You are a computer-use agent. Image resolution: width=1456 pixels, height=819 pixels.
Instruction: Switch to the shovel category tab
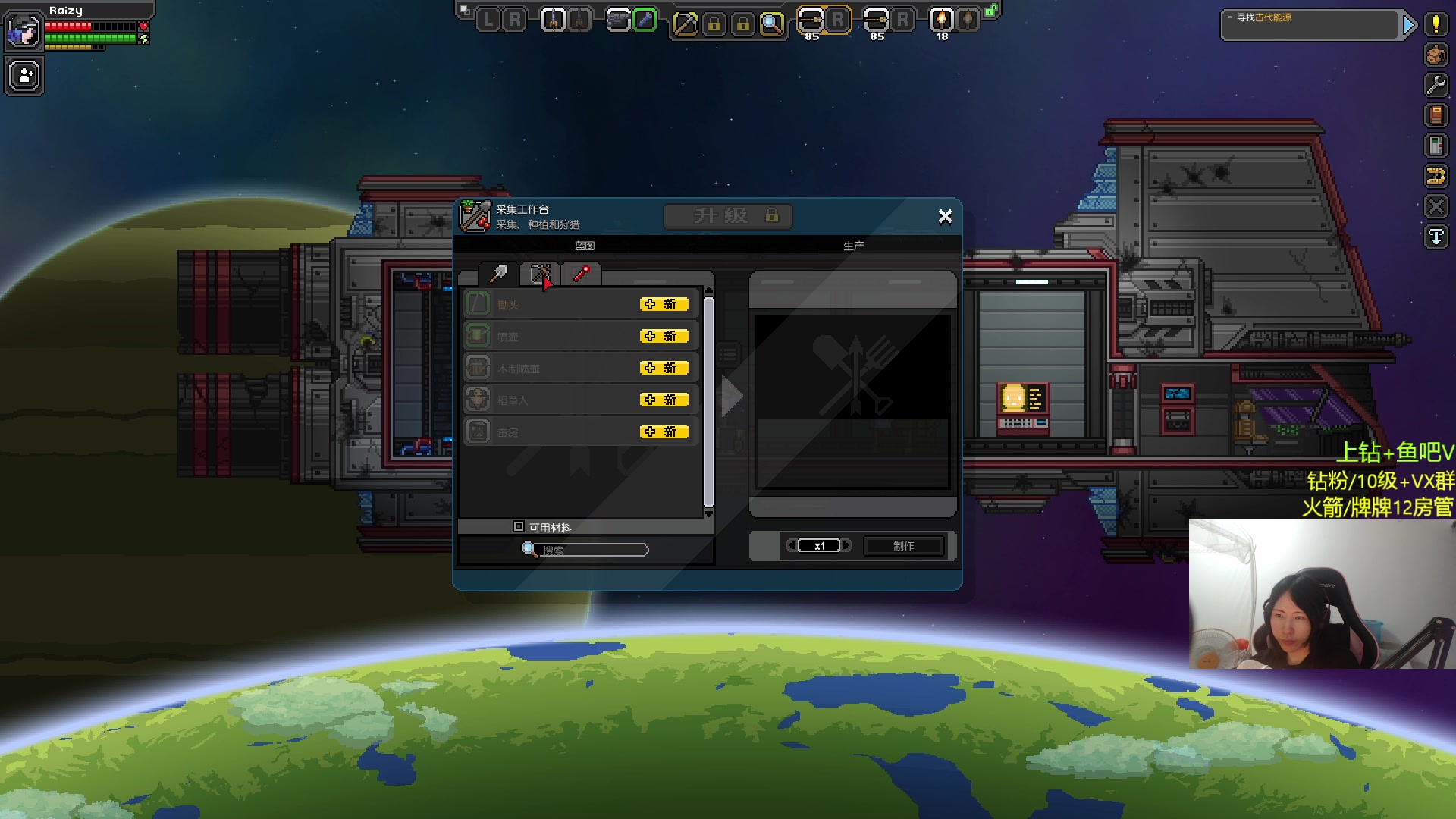click(498, 274)
